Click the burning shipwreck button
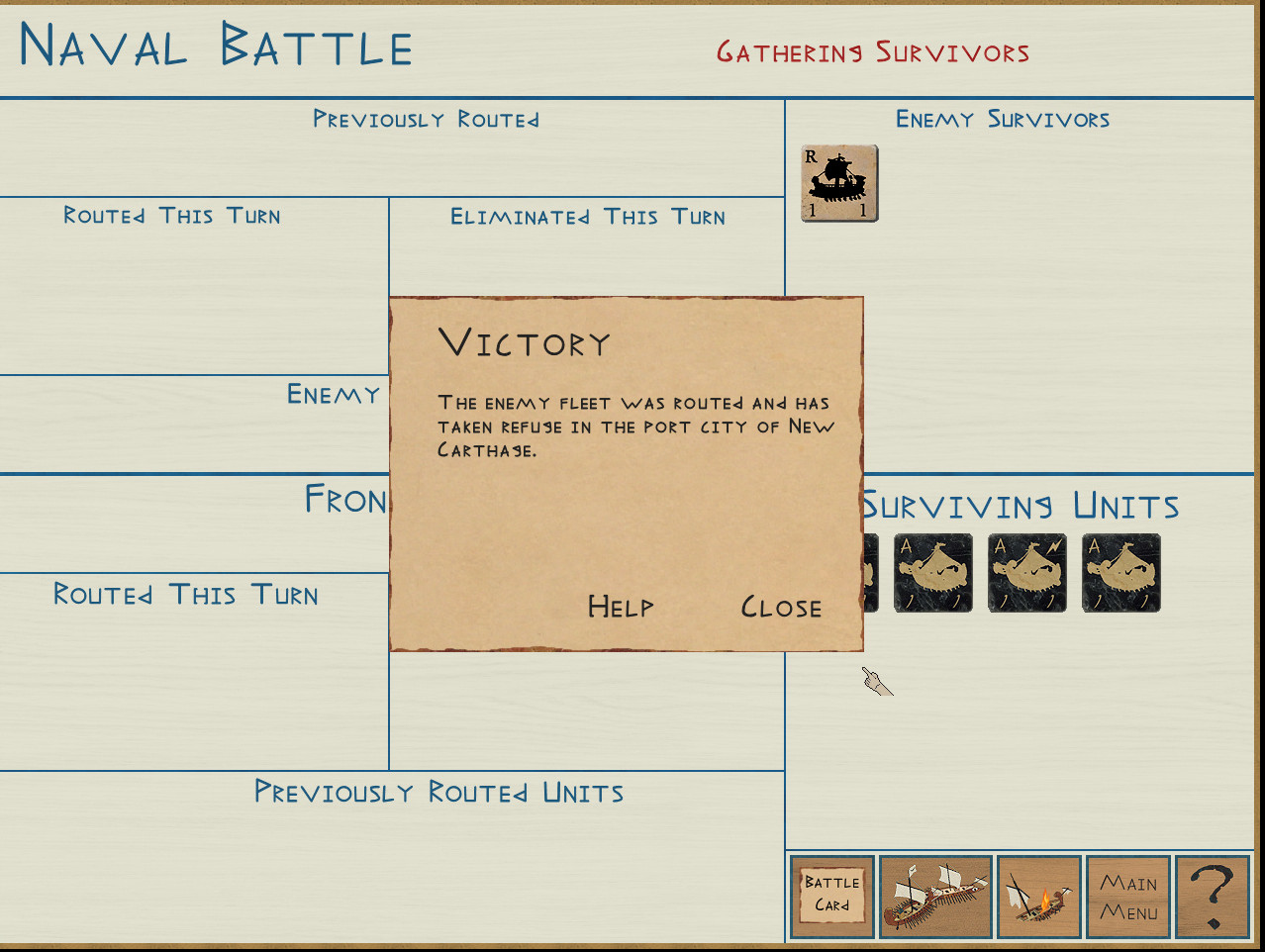1265x952 pixels. point(1038,897)
